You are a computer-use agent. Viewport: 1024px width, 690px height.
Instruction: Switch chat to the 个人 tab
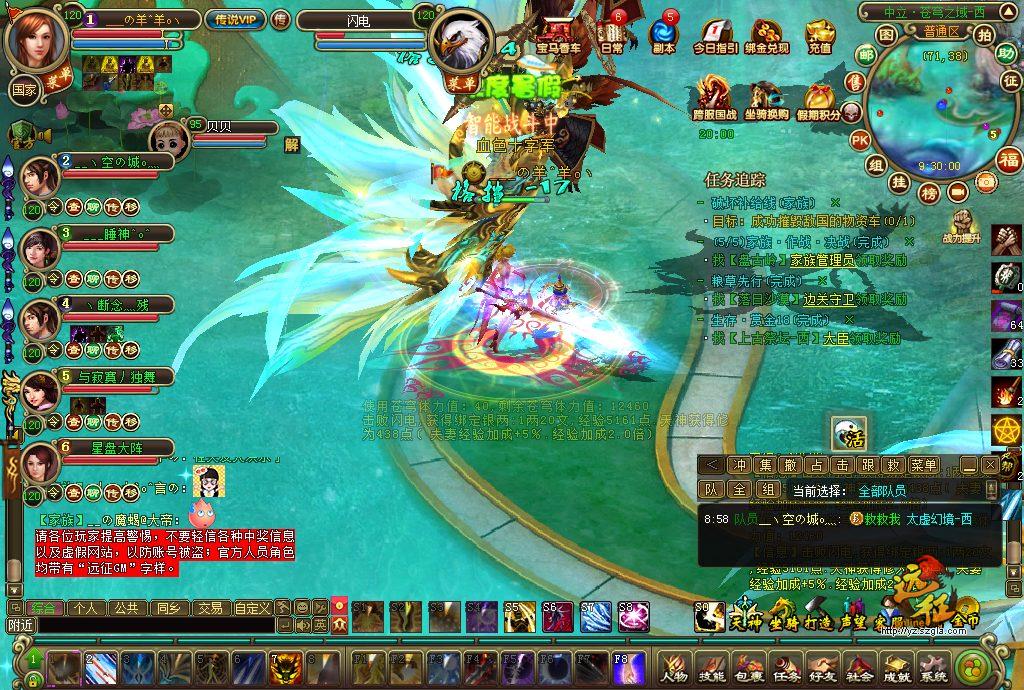(86, 607)
